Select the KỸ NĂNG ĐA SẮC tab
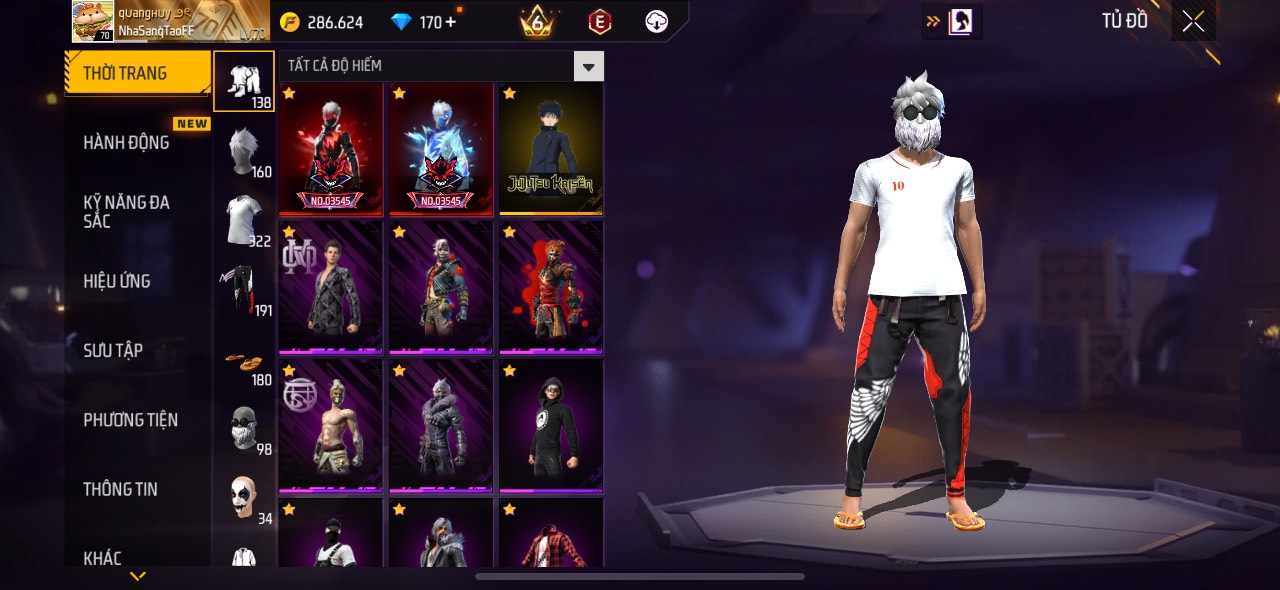Viewport: 1280px width, 590px height. click(x=126, y=212)
